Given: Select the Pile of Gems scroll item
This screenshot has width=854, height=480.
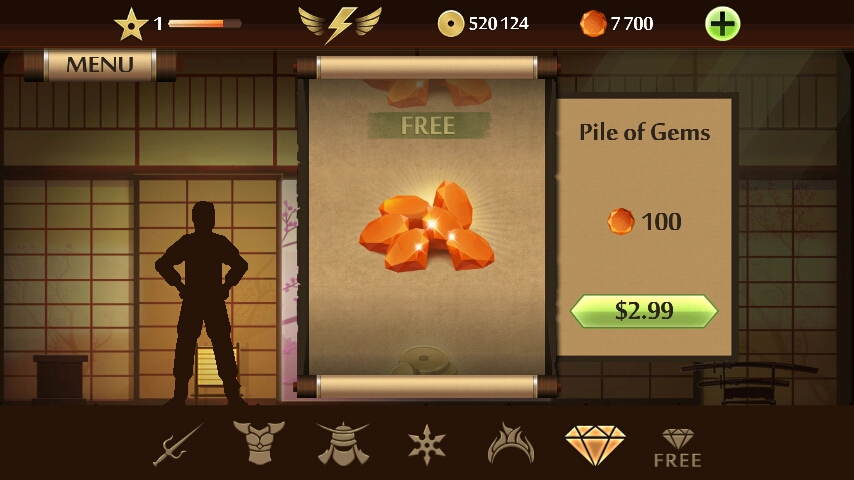Looking at the screenshot, I should tap(426, 225).
